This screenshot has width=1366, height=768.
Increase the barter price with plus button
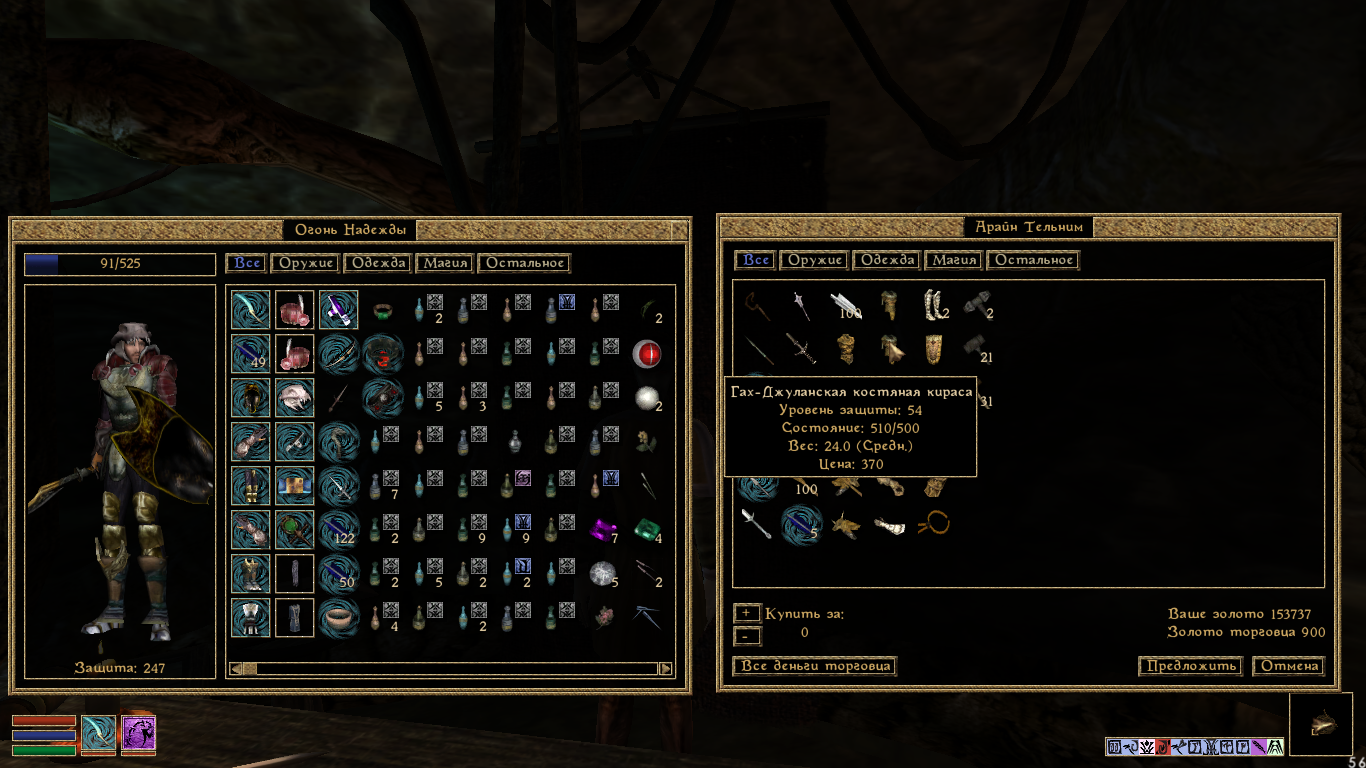pyautogui.click(x=746, y=613)
